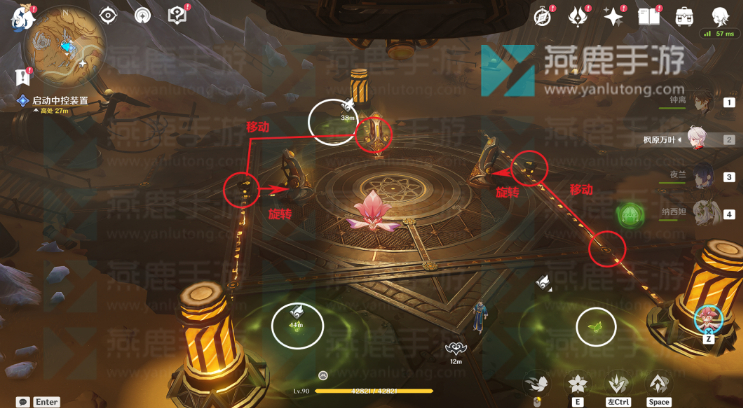Open the quest list exclamation bookmark
This screenshot has height=408, width=743.
click(22, 76)
